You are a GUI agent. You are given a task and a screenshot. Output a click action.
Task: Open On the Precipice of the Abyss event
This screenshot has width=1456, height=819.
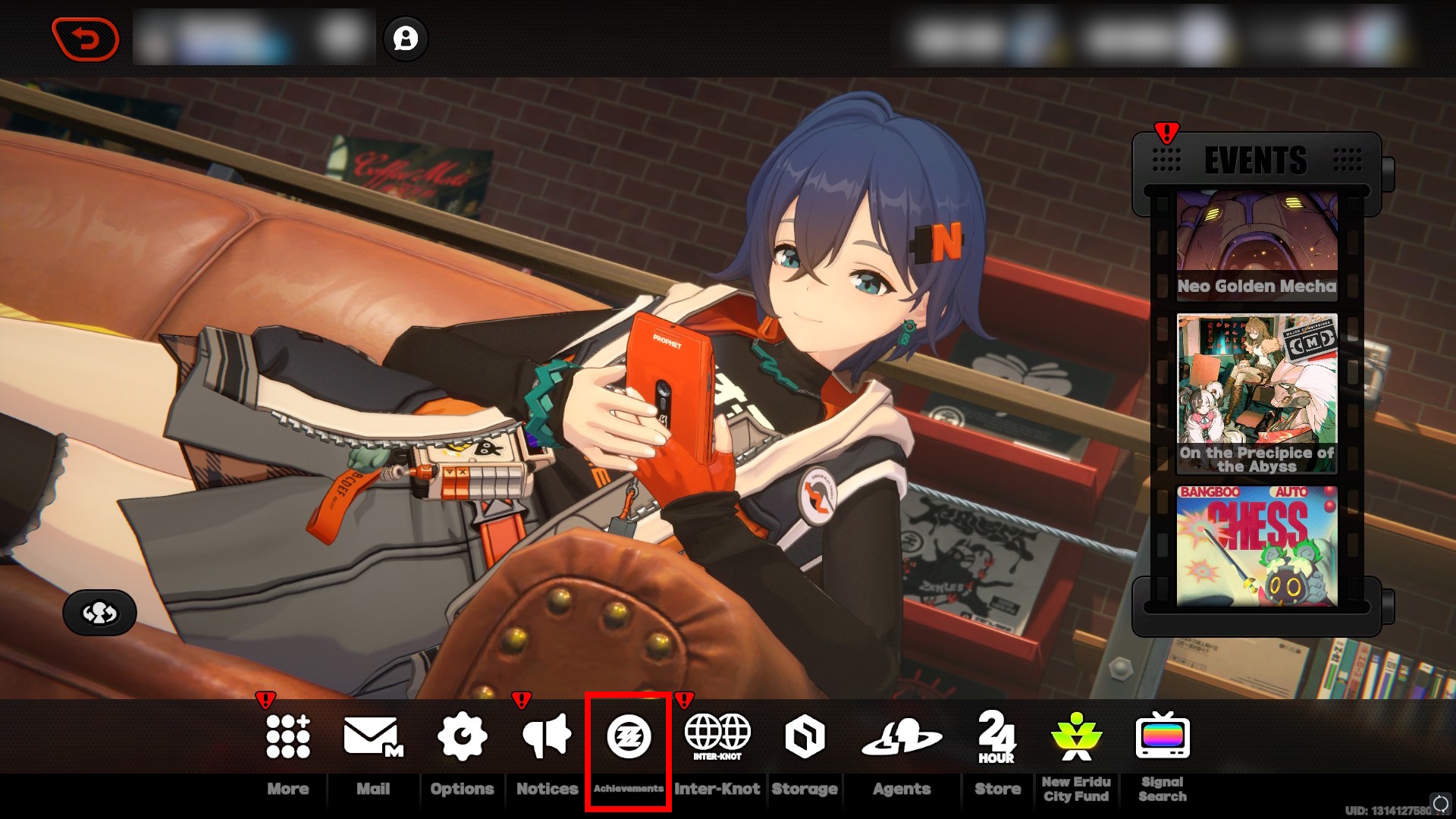[x=1257, y=394]
